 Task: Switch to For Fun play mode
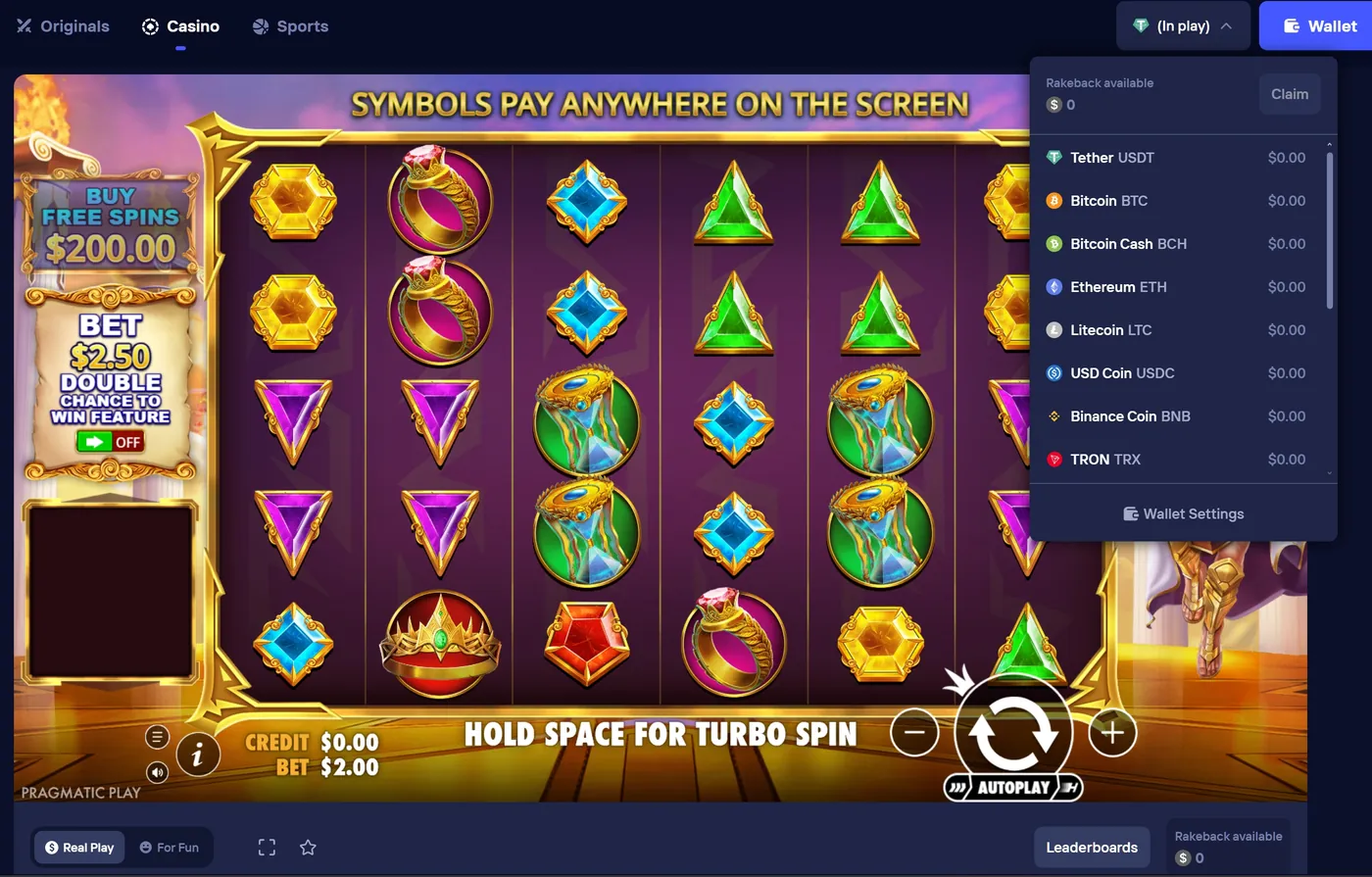pyautogui.click(x=171, y=847)
